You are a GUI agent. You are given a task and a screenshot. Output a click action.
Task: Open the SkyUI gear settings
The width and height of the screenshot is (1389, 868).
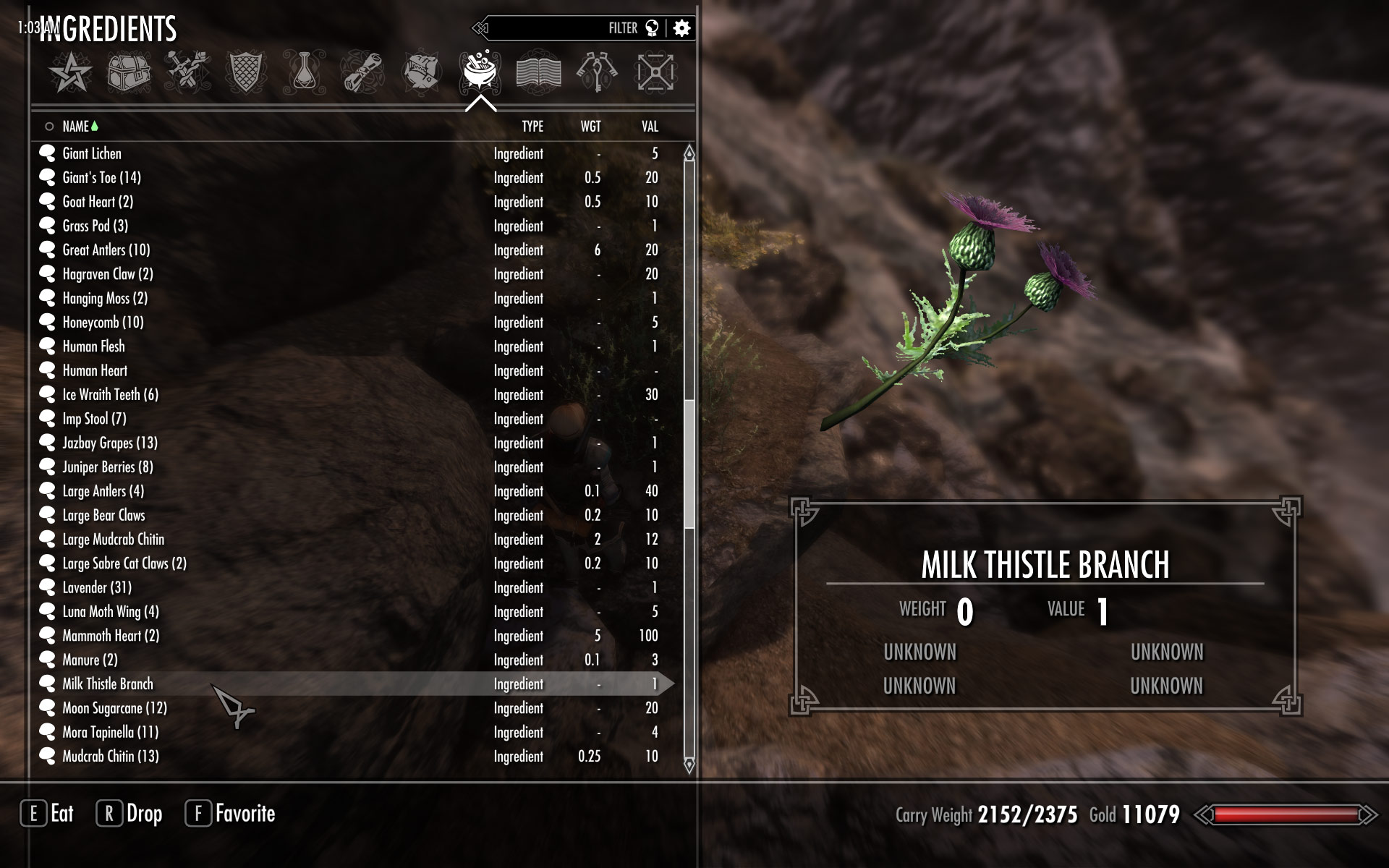click(x=681, y=28)
